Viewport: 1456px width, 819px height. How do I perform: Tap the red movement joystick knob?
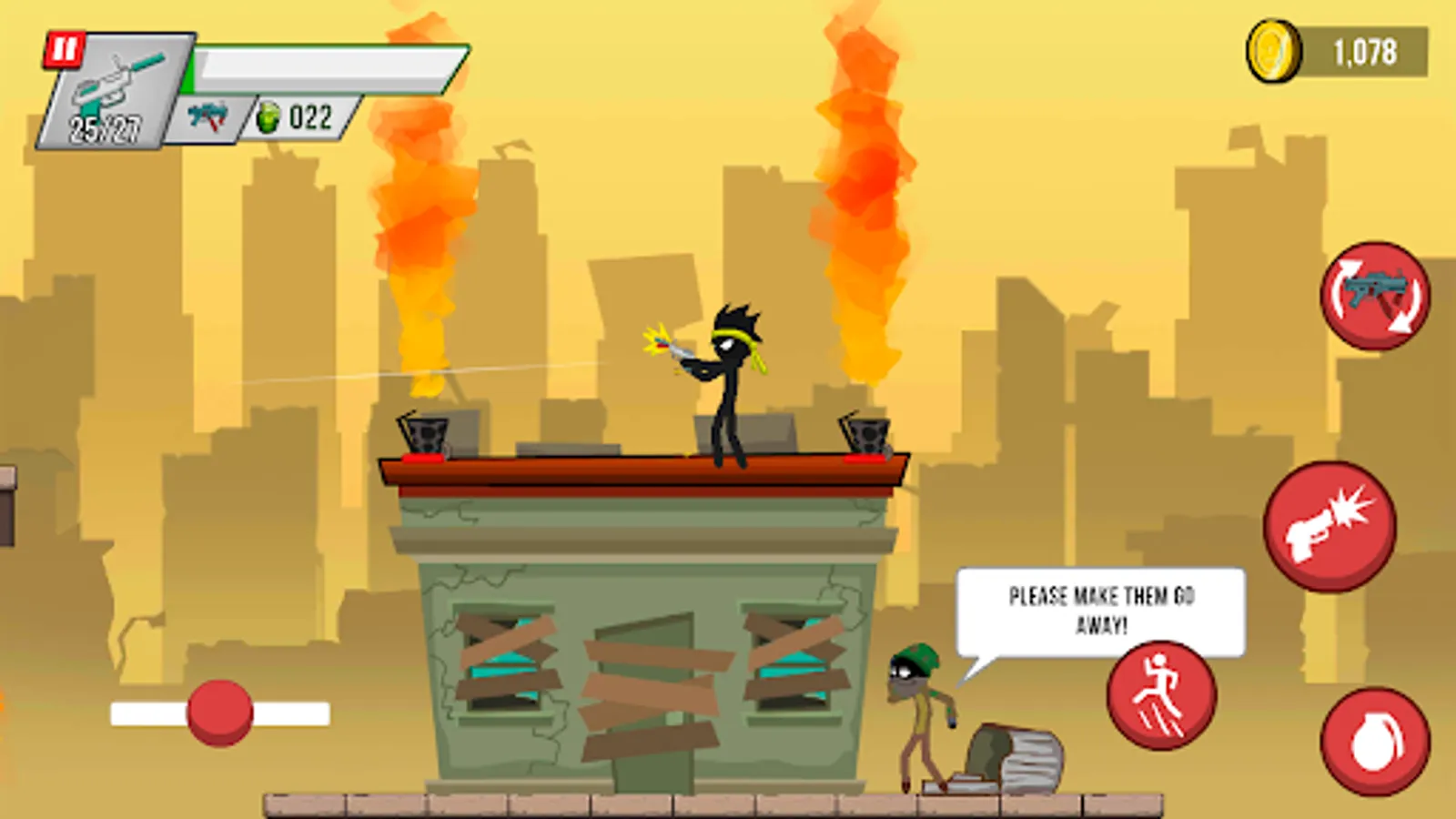221,715
